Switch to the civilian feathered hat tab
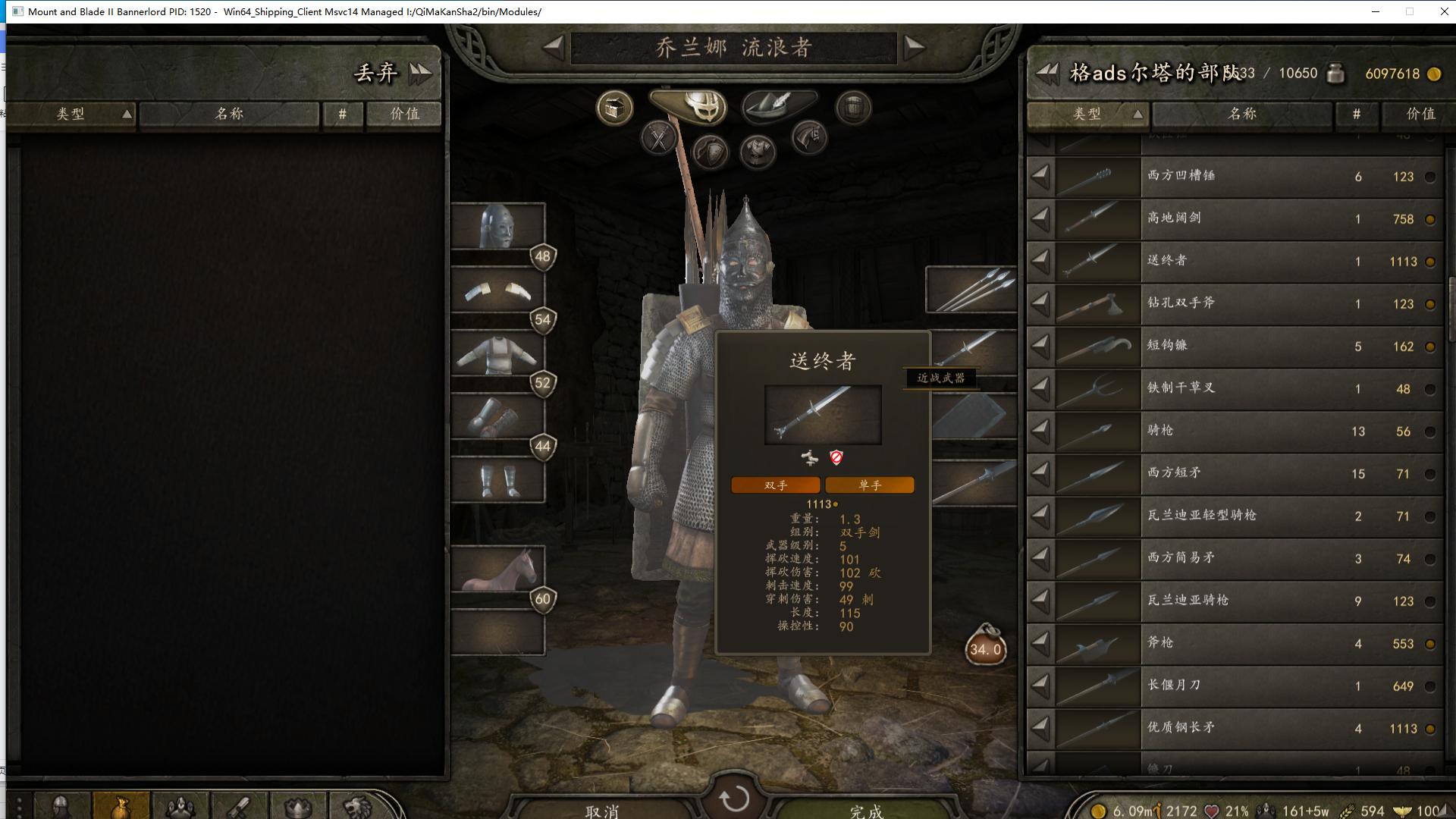 [778, 105]
